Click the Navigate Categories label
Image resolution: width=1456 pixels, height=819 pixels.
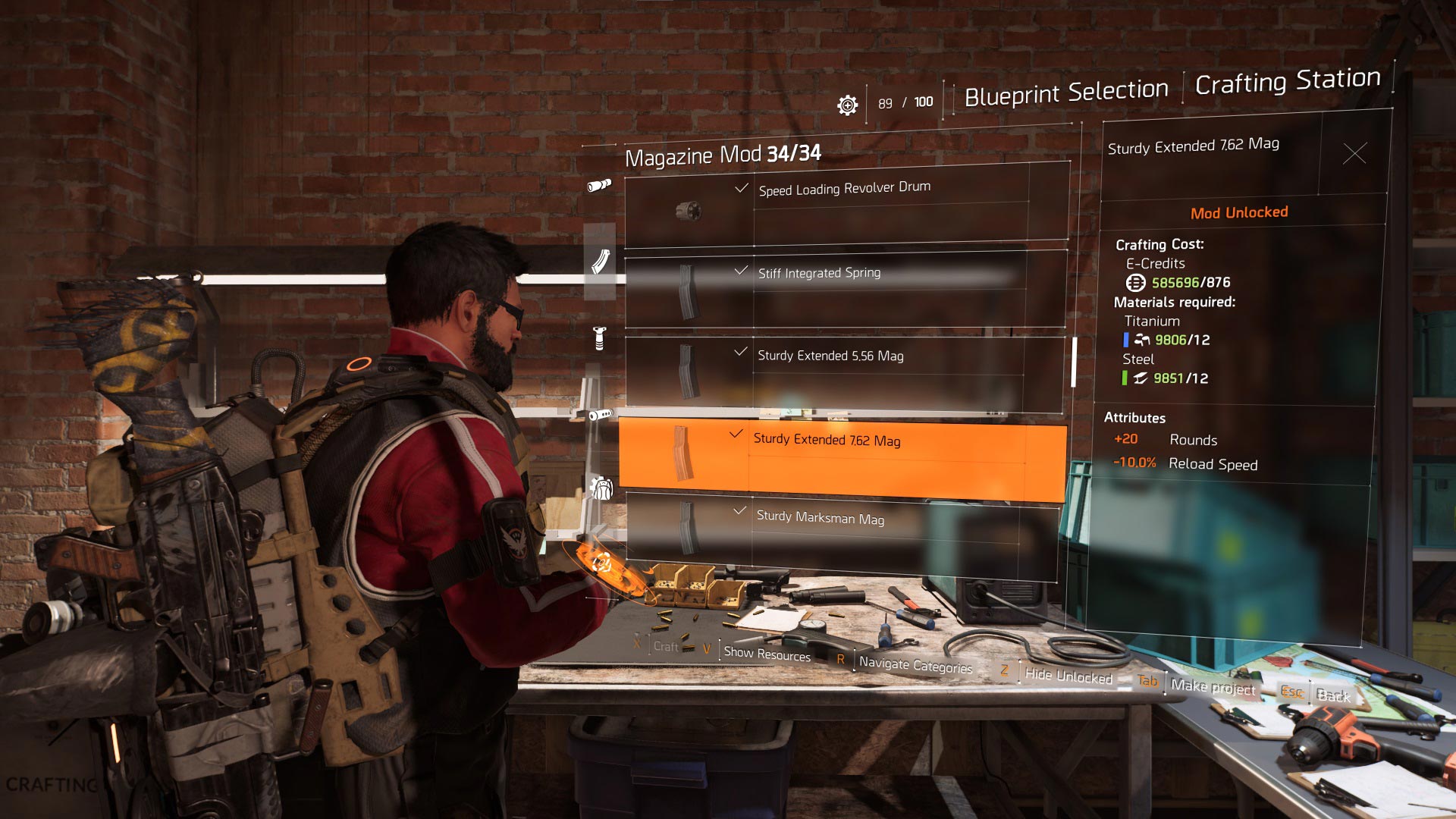915,665
